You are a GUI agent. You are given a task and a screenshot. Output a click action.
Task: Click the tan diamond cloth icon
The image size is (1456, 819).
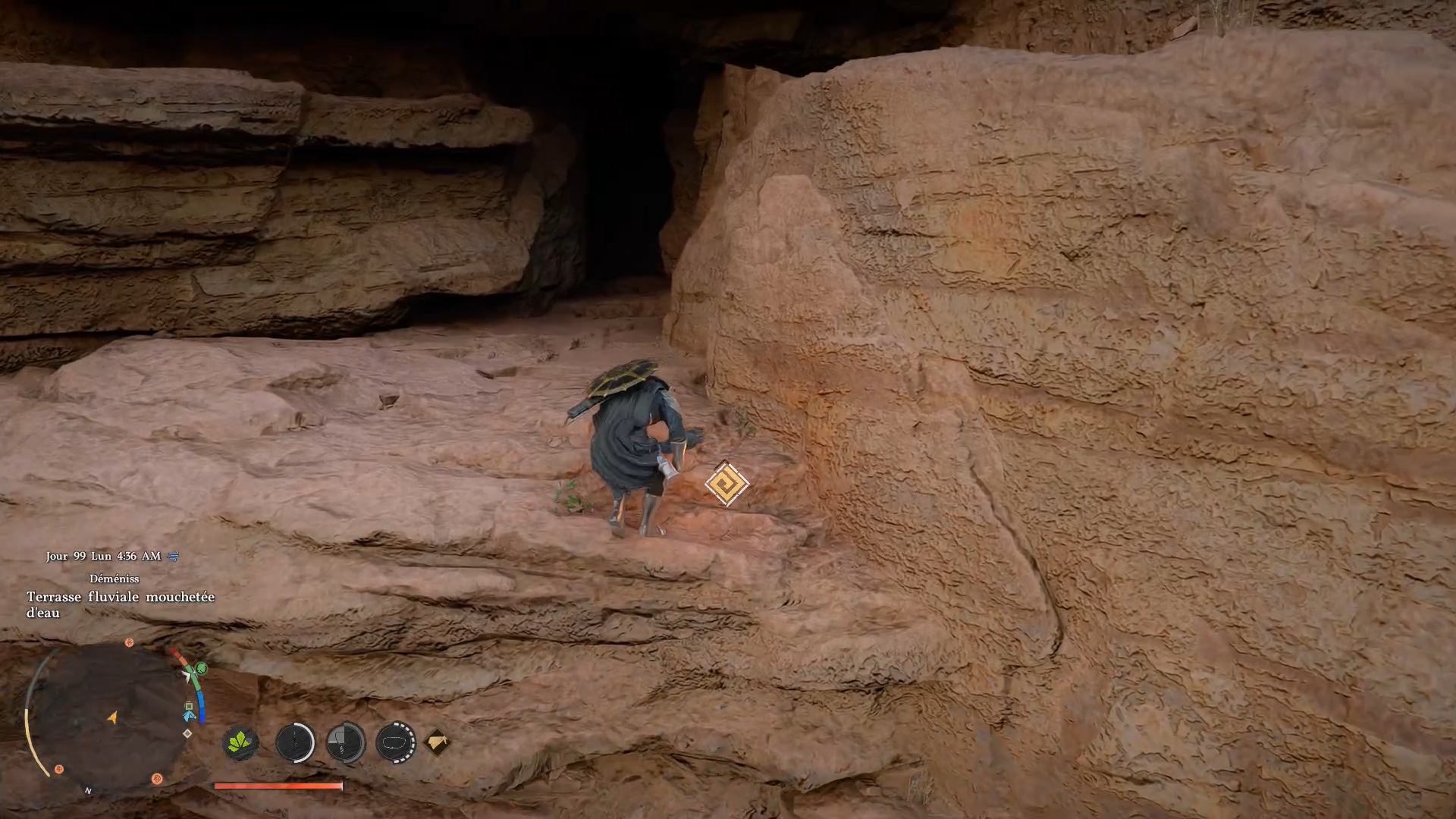(437, 742)
